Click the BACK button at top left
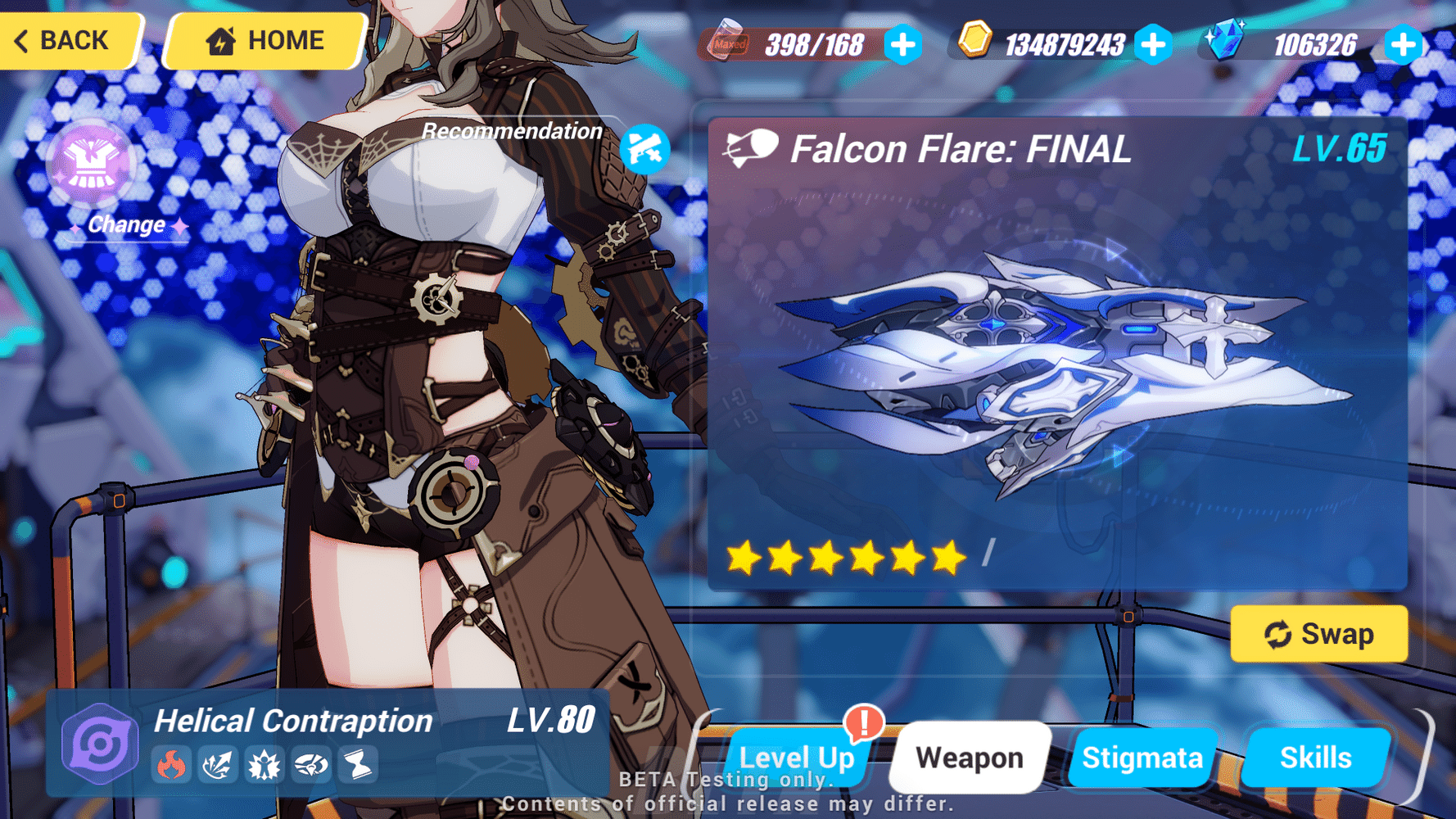The height and width of the screenshot is (819, 1456). click(66, 40)
